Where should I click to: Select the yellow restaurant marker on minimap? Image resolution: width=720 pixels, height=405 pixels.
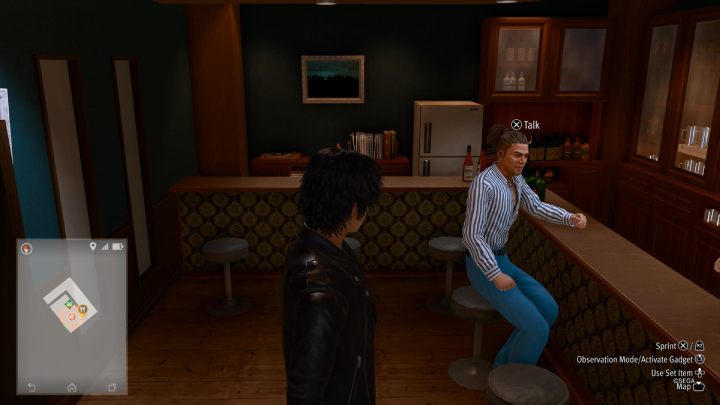coord(82,309)
